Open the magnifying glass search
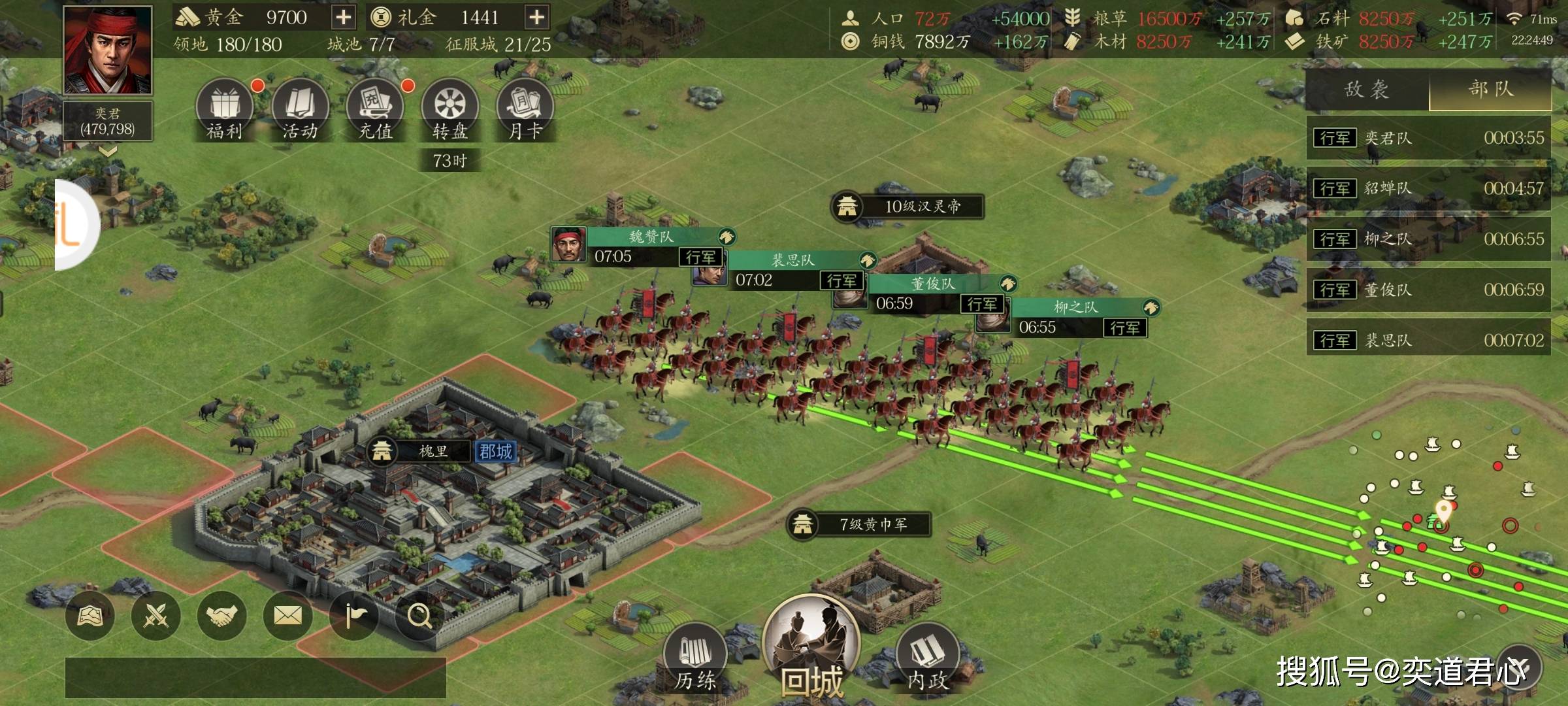The width and height of the screenshot is (1568, 706). point(419,615)
